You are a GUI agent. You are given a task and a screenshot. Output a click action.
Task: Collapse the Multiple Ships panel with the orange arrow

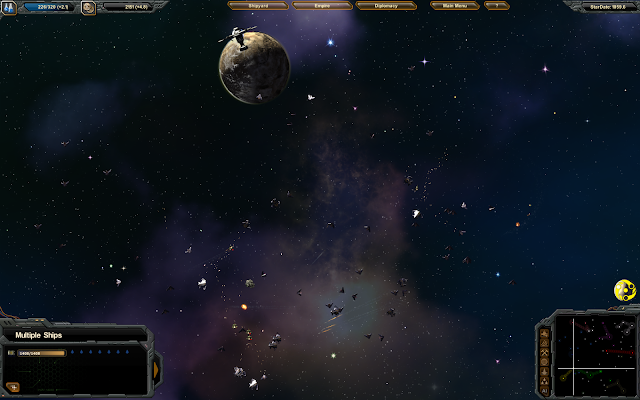pyautogui.click(x=155, y=368)
